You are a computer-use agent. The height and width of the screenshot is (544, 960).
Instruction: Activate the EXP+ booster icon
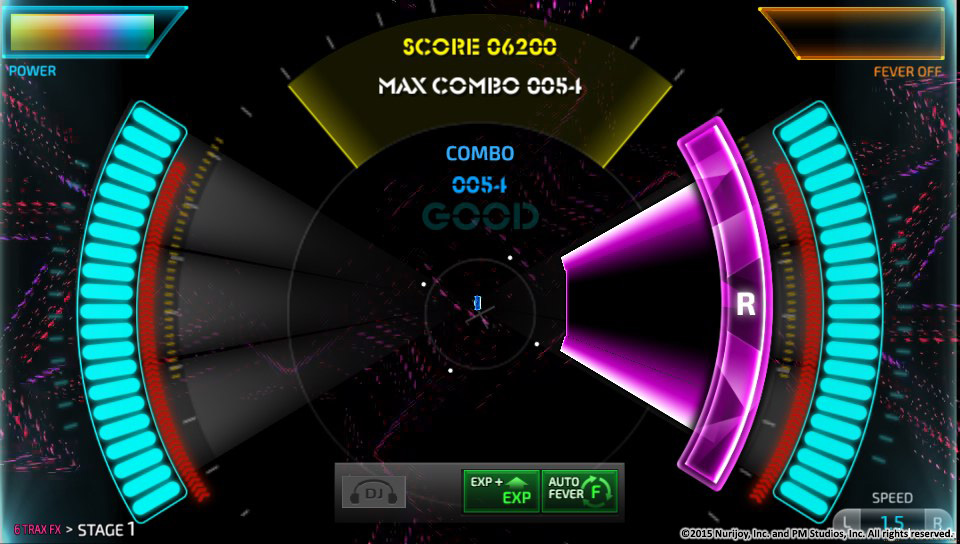500,490
